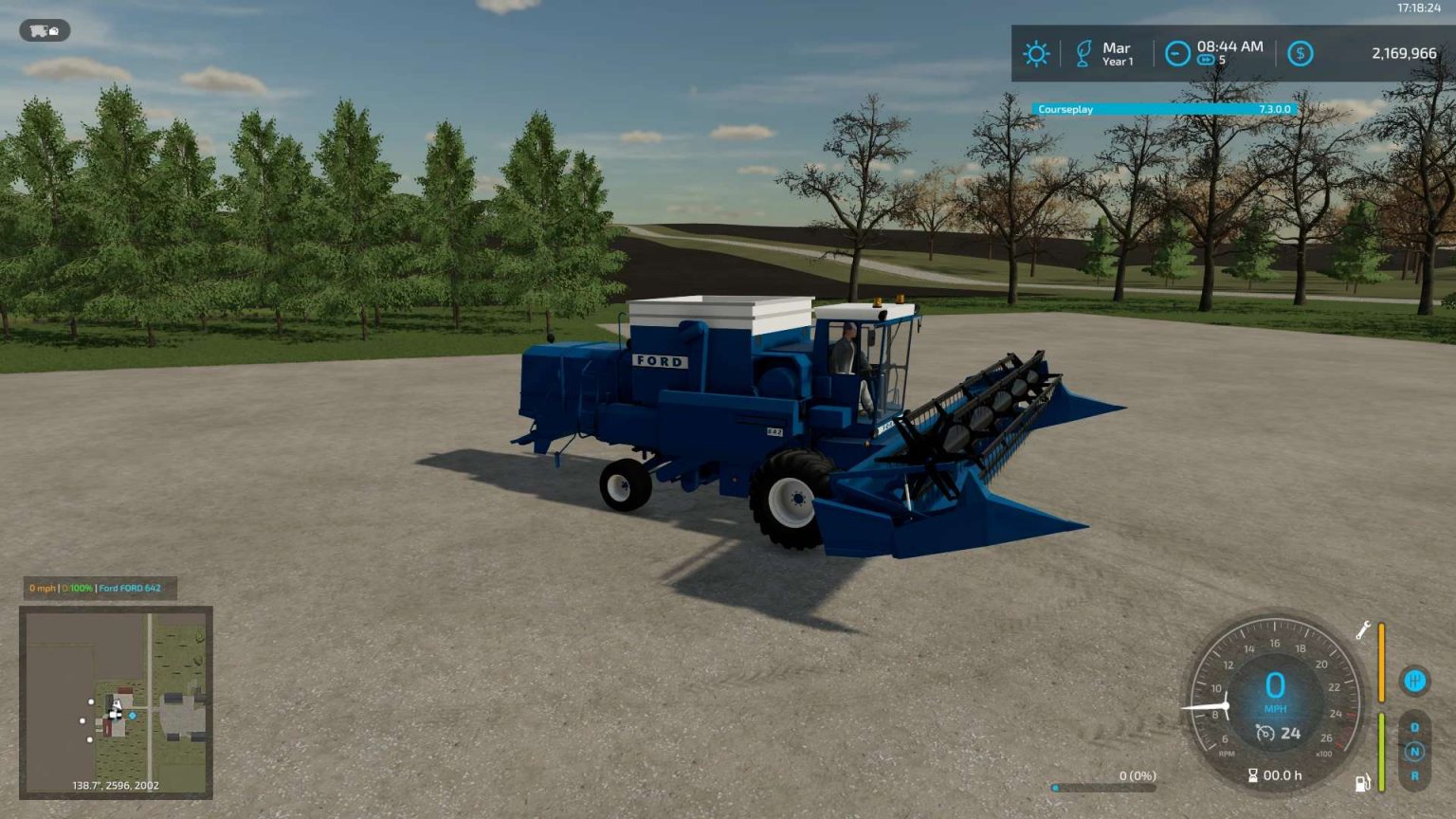The image size is (1456, 819).
Task: Click the vehicle camera indicator at top left
Action: tap(45, 30)
